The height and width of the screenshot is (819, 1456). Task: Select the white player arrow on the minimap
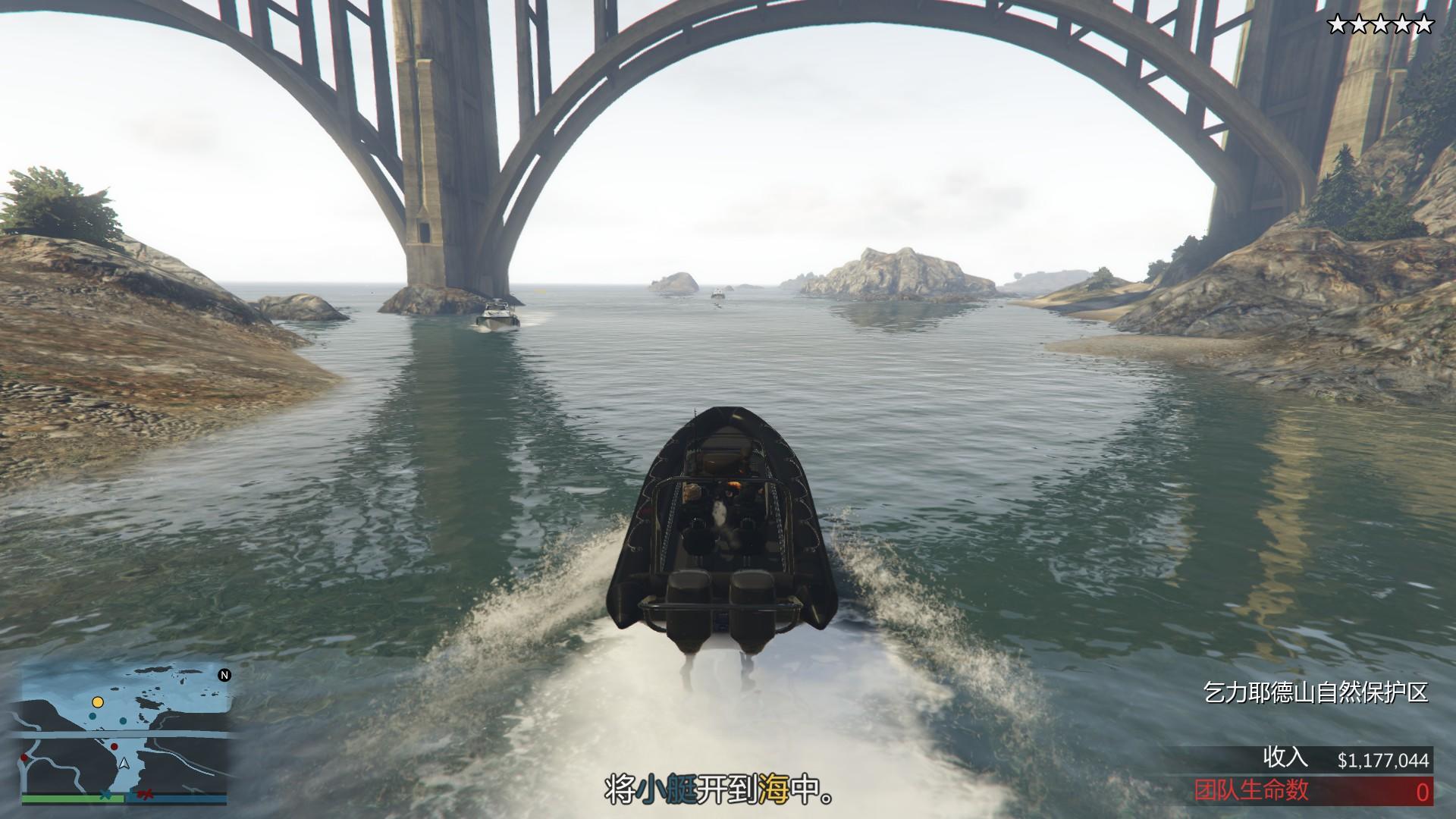pyautogui.click(x=124, y=764)
